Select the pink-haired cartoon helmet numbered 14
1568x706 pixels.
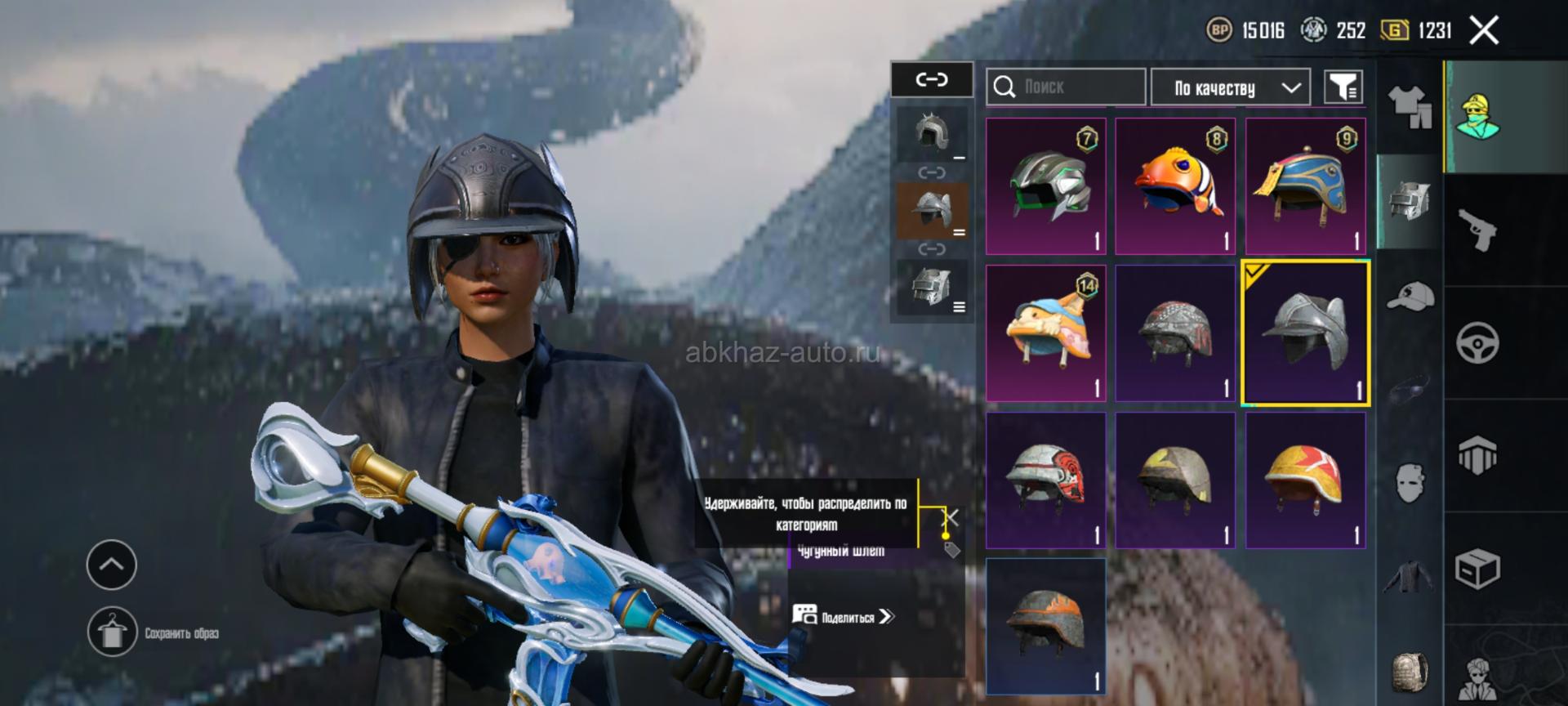coord(1046,333)
